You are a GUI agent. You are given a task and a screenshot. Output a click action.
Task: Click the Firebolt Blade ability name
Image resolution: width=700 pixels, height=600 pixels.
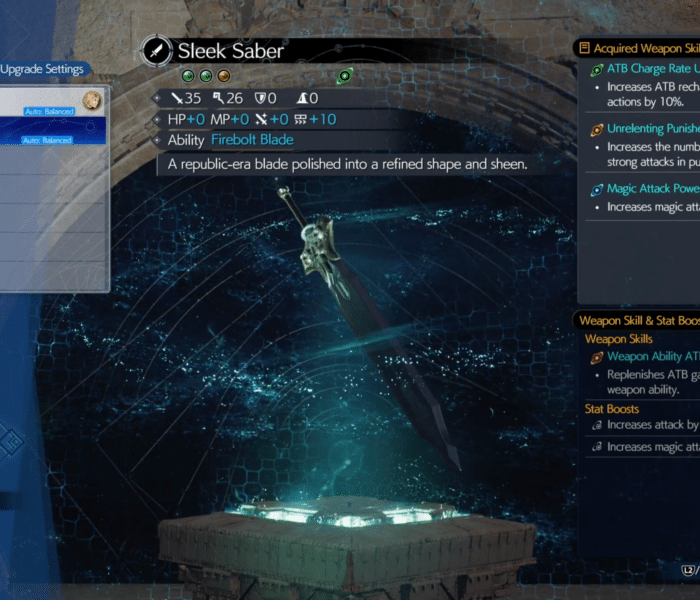pyautogui.click(x=251, y=140)
